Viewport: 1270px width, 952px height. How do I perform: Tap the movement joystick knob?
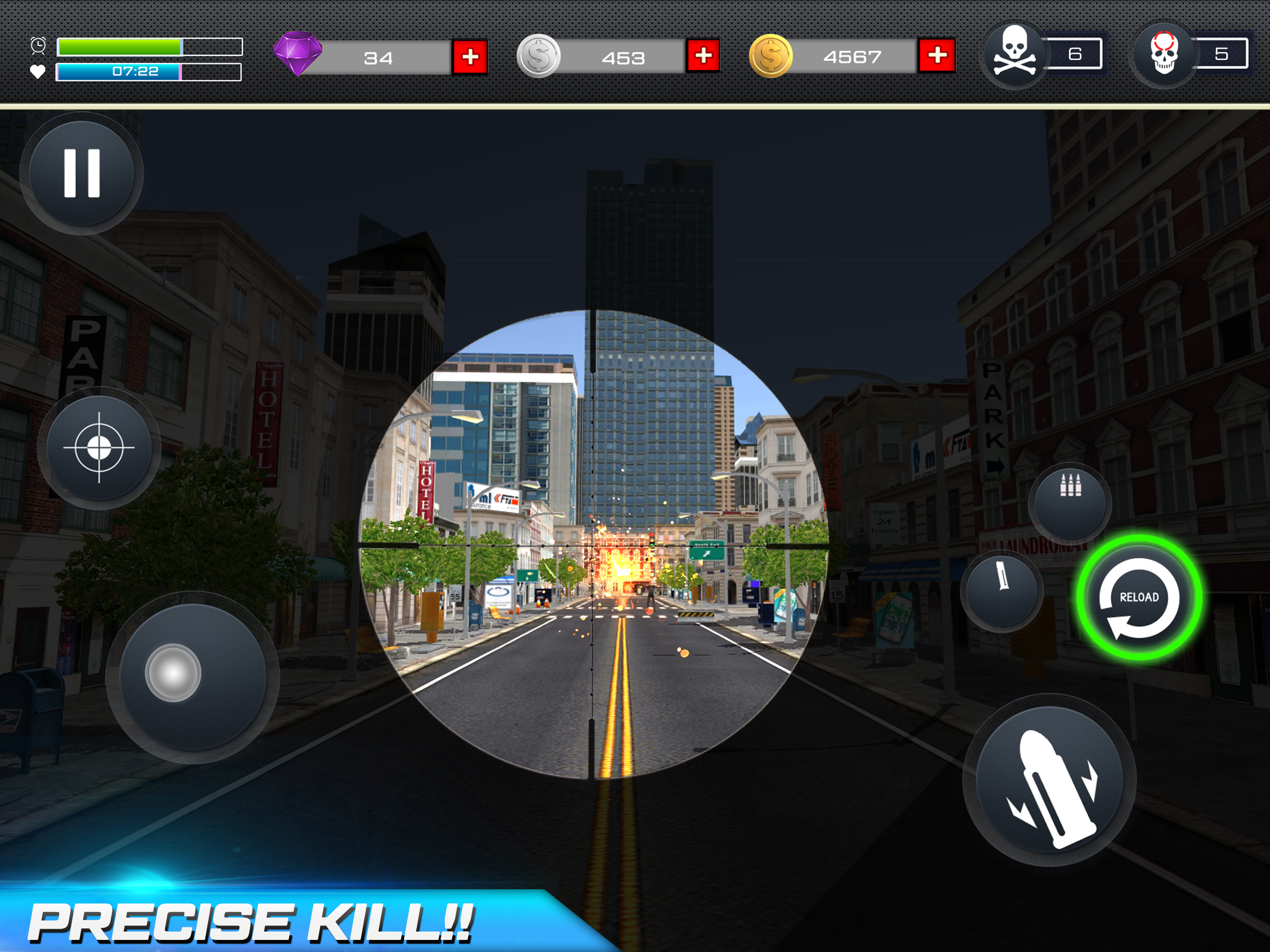point(173,673)
